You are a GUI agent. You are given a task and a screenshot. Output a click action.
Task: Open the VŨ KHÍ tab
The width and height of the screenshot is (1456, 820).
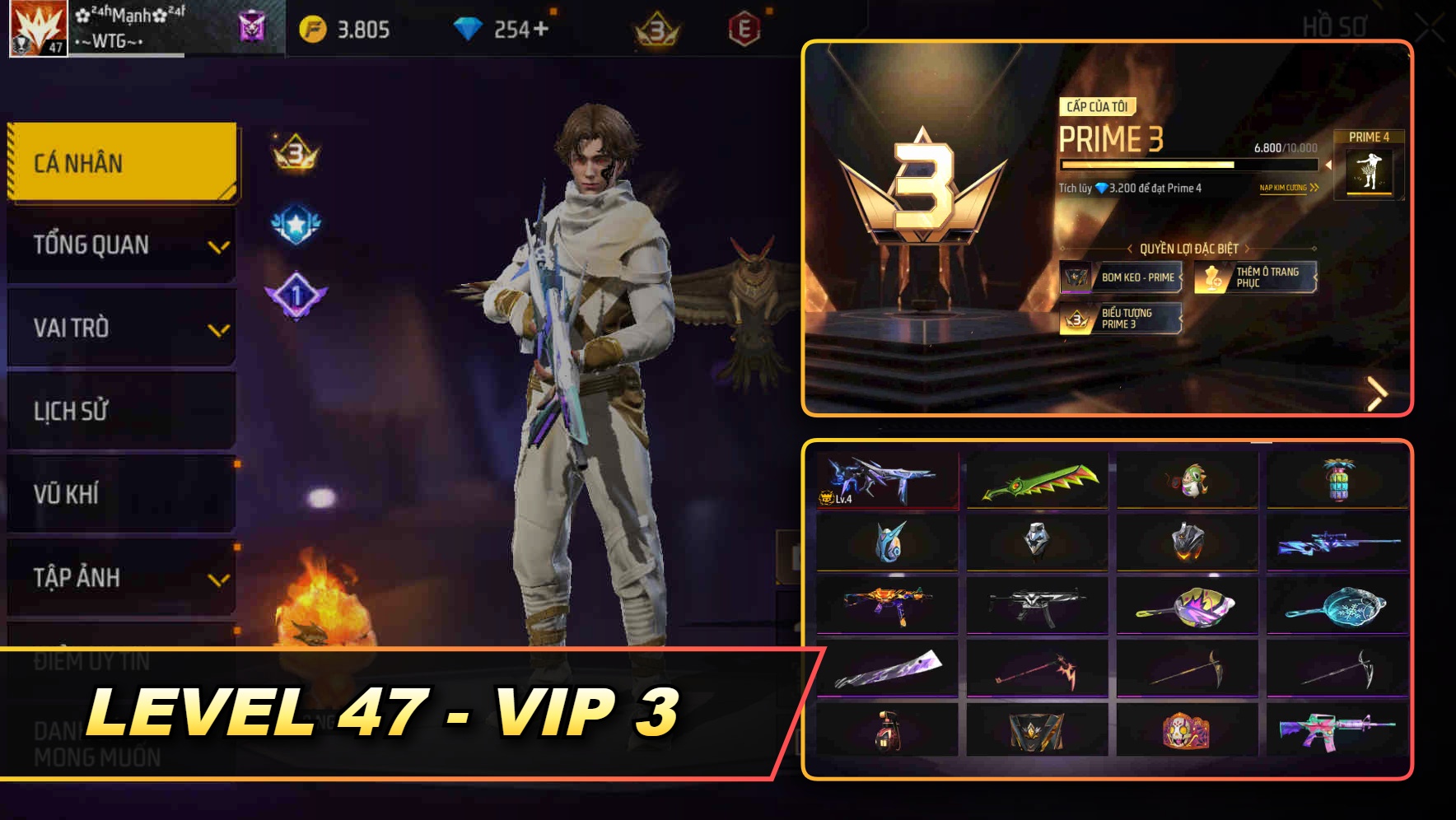(x=120, y=494)
